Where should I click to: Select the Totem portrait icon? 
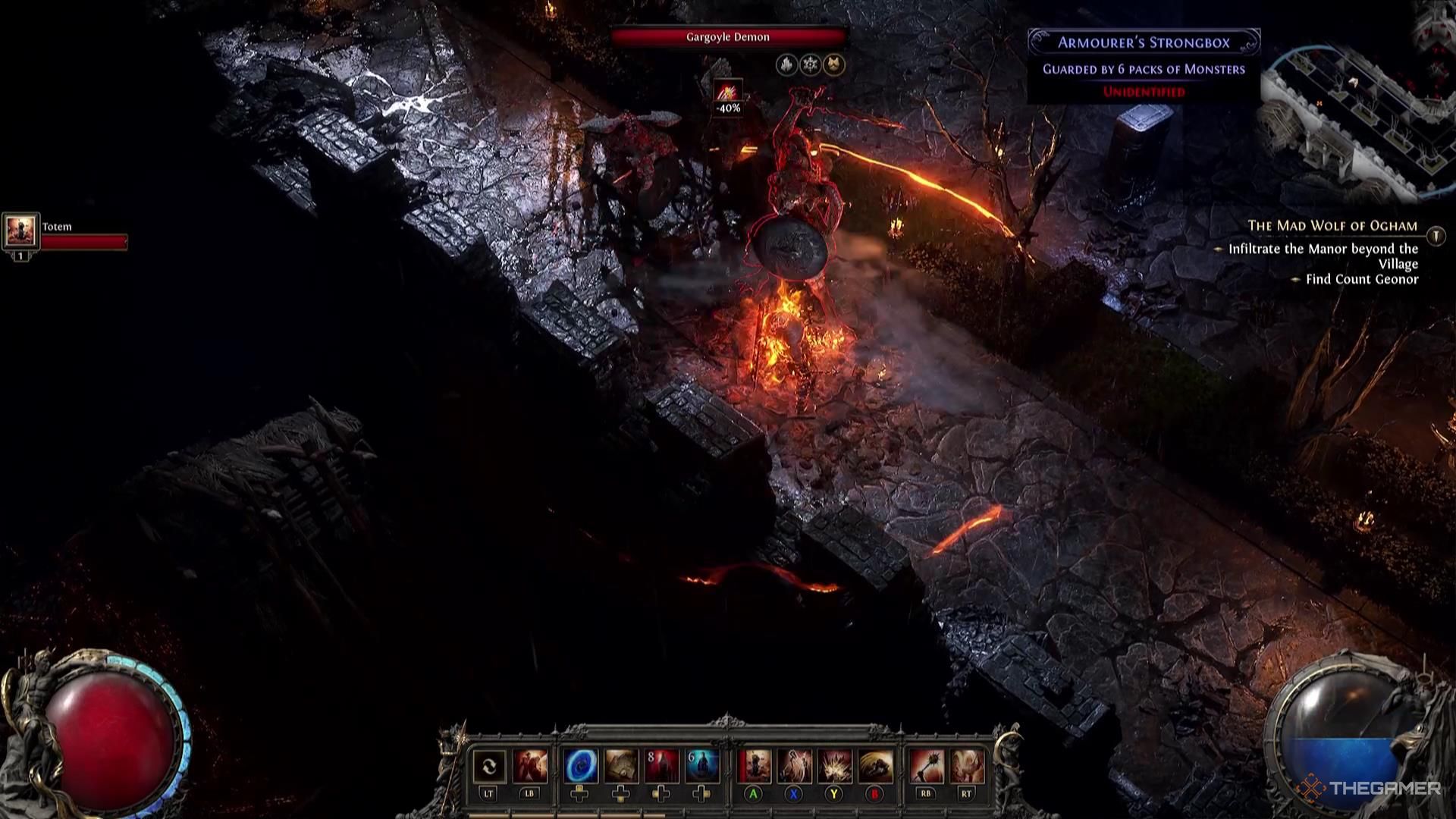20,231
